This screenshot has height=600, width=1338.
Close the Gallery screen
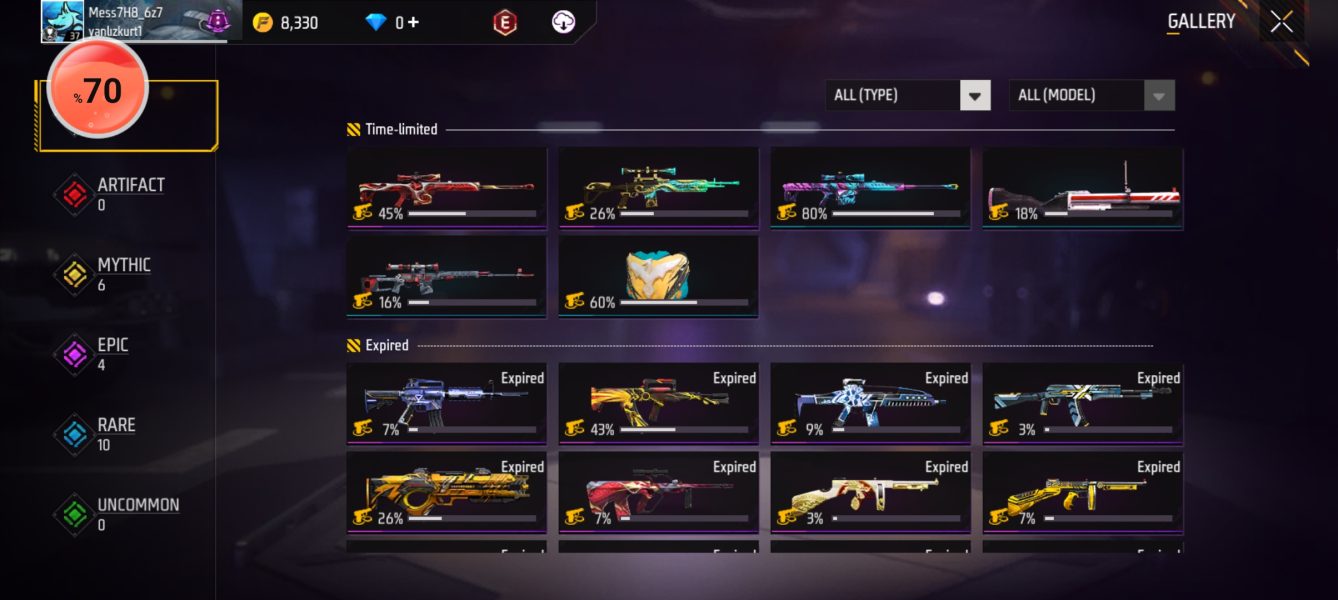point(1281,22)
